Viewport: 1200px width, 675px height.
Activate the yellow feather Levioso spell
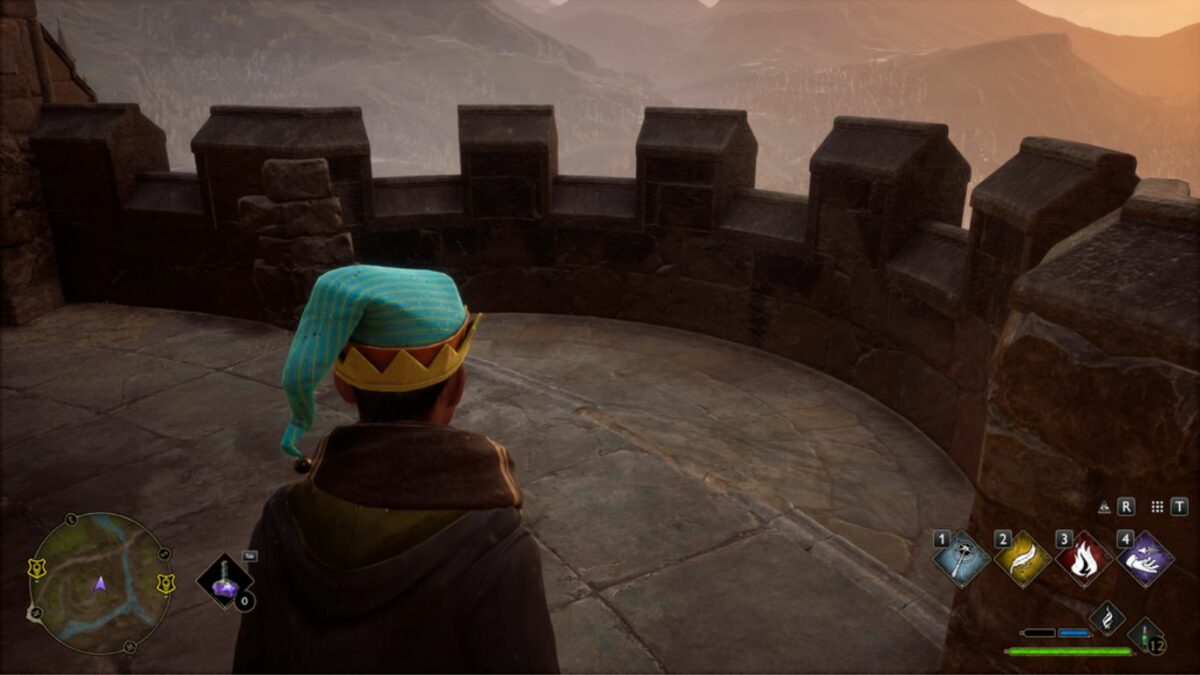pyautogui.click(x=1023, y=559)
